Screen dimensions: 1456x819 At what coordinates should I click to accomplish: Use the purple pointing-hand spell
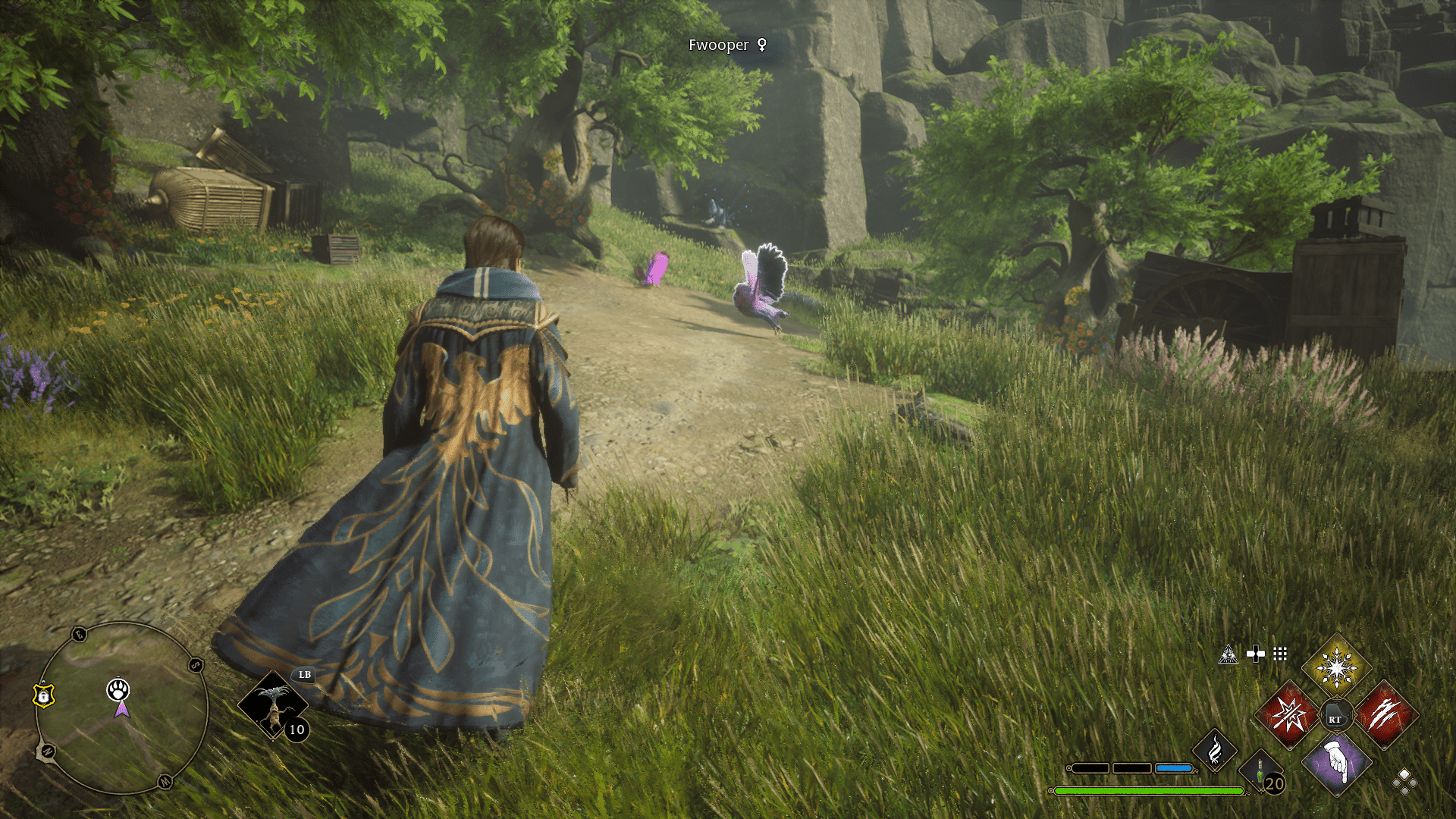pyautogui.click(x=1336, y=764)
